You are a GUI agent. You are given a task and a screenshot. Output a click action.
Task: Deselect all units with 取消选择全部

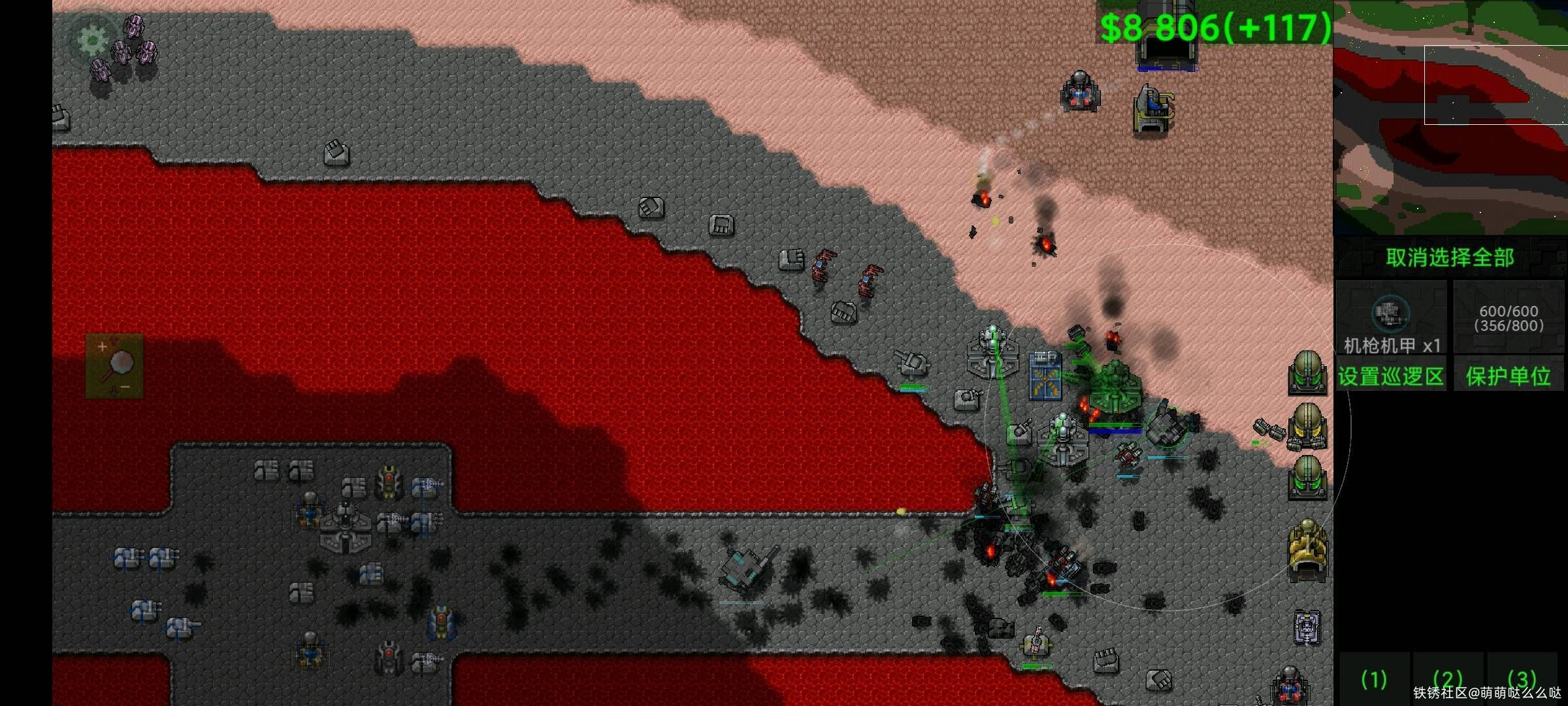click(1450, 258)
